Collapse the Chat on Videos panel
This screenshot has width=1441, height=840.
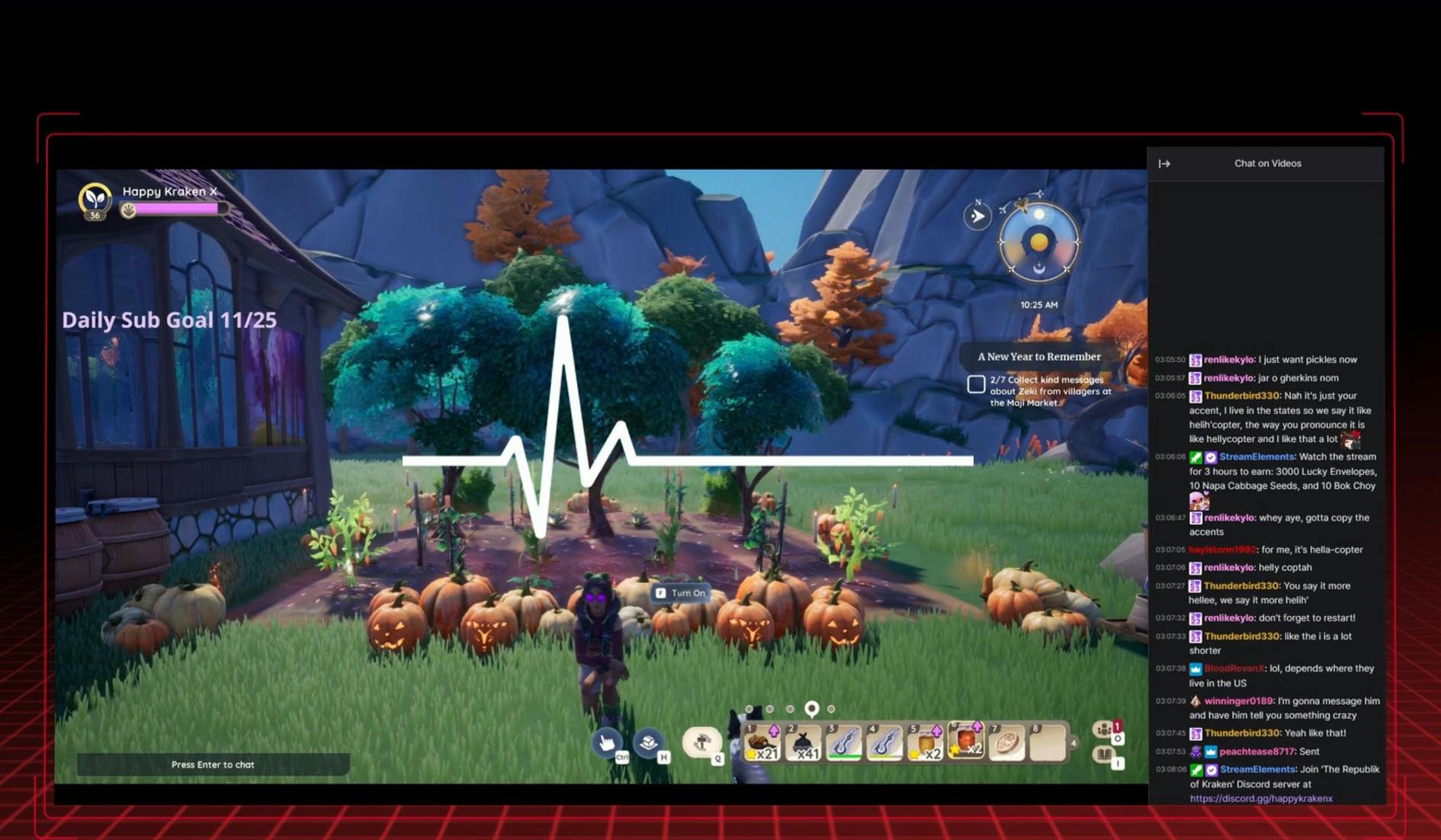tap(1164, 164)
